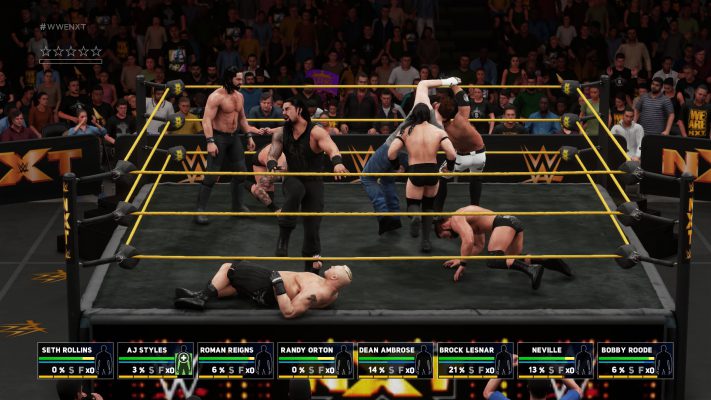This screenshot has height=400, width=711.
Task: Click Bobby Roode's wrestler panel
Action: pos(635,360)
